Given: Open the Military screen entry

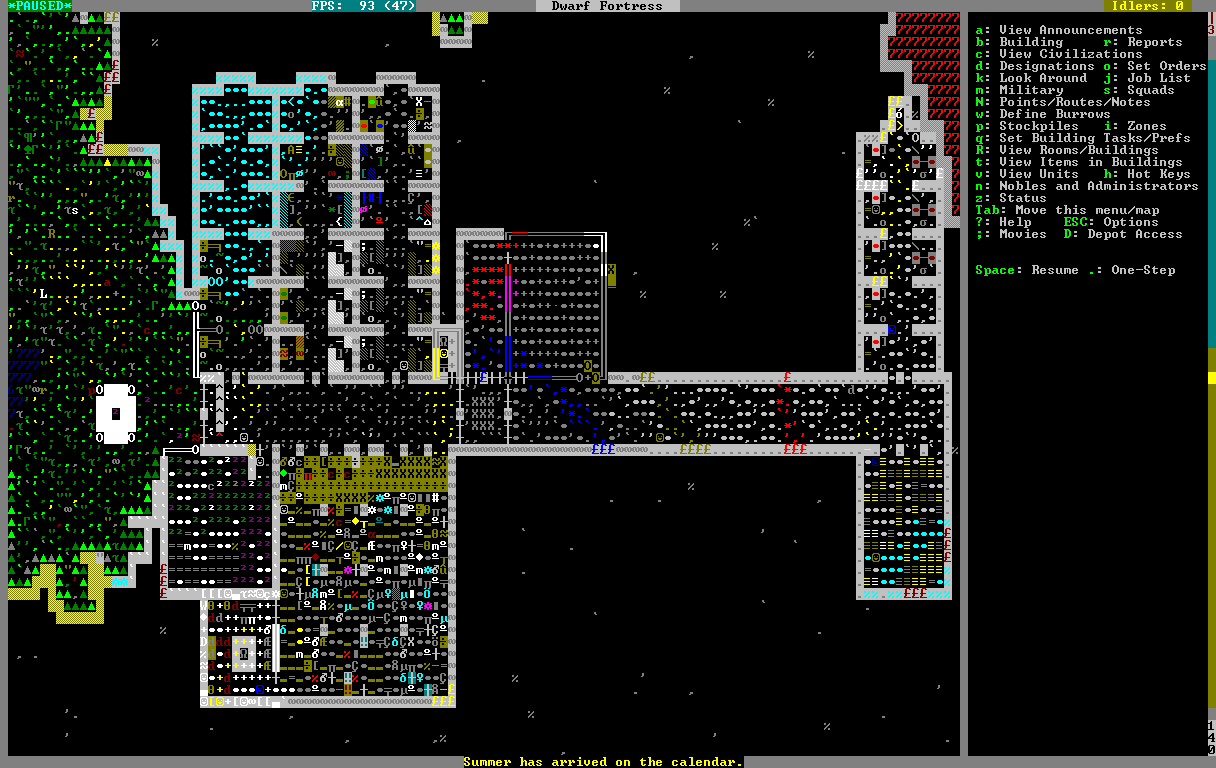Looking at the screenshot, I should (x=1030, y=90).
